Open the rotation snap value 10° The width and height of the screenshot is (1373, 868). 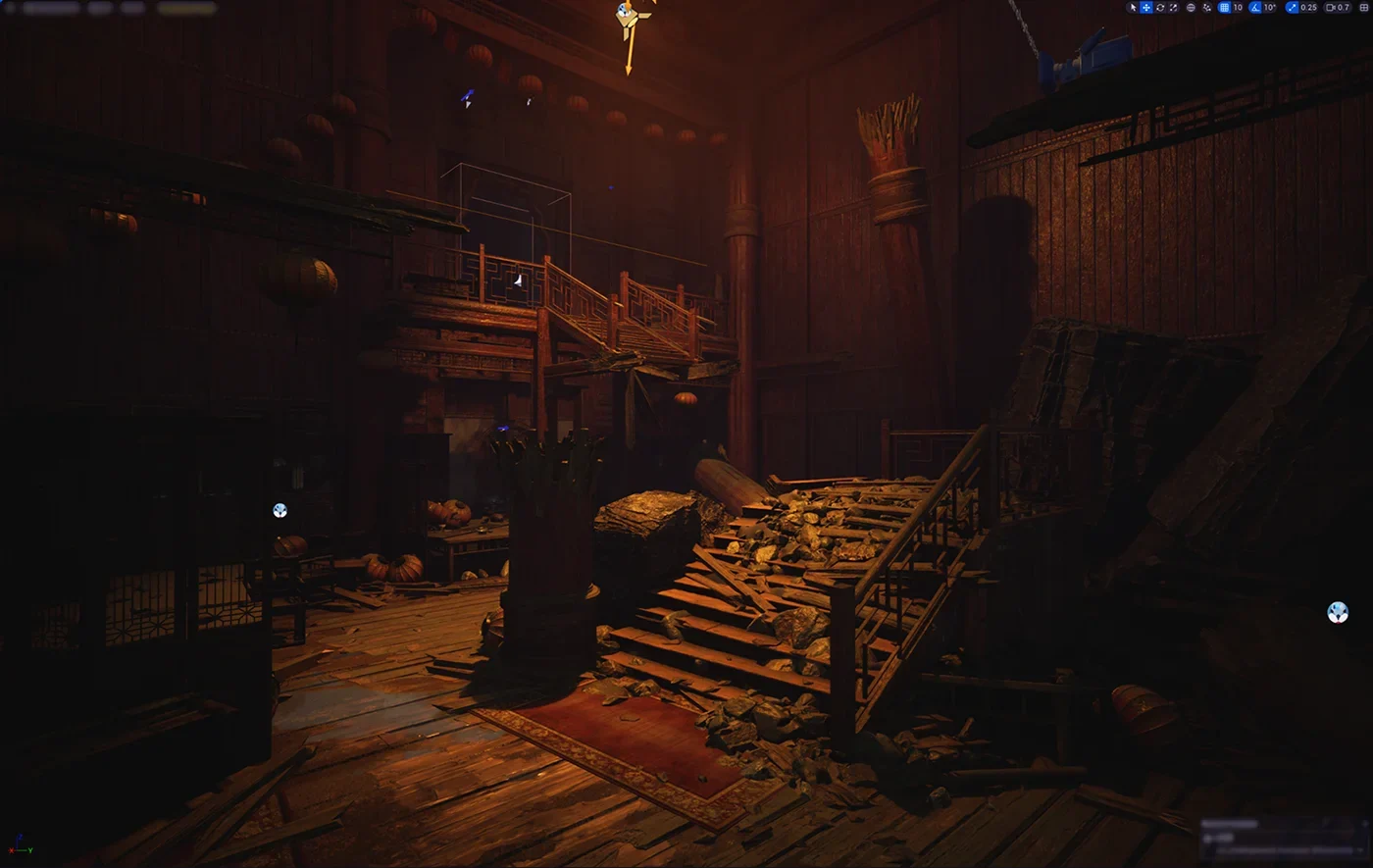(x=1270, y=8)
